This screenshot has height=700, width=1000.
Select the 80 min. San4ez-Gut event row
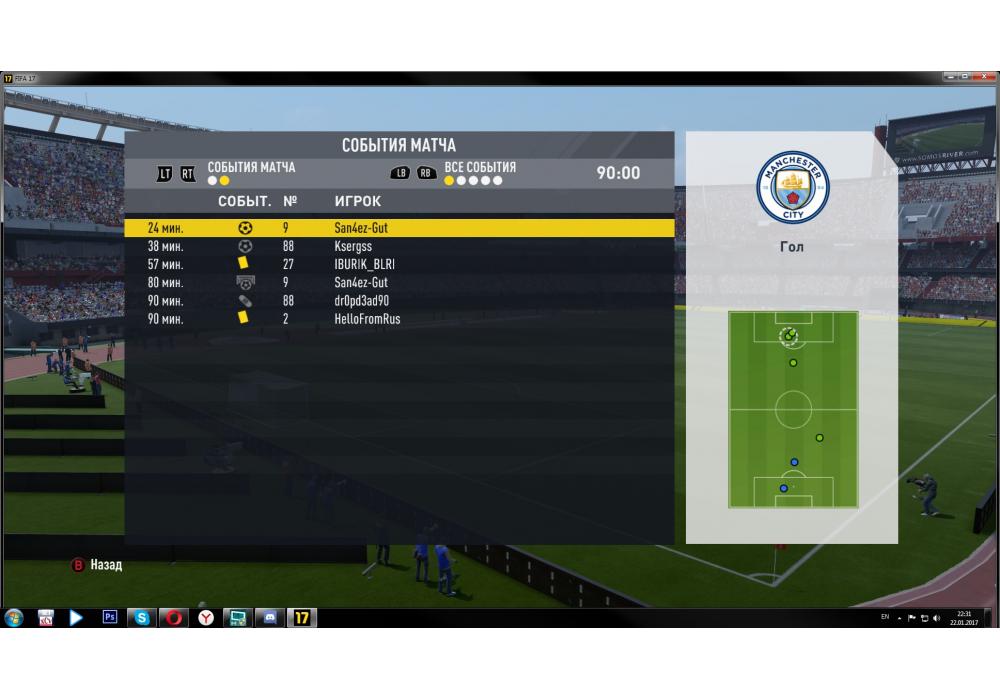pos(398,282)
